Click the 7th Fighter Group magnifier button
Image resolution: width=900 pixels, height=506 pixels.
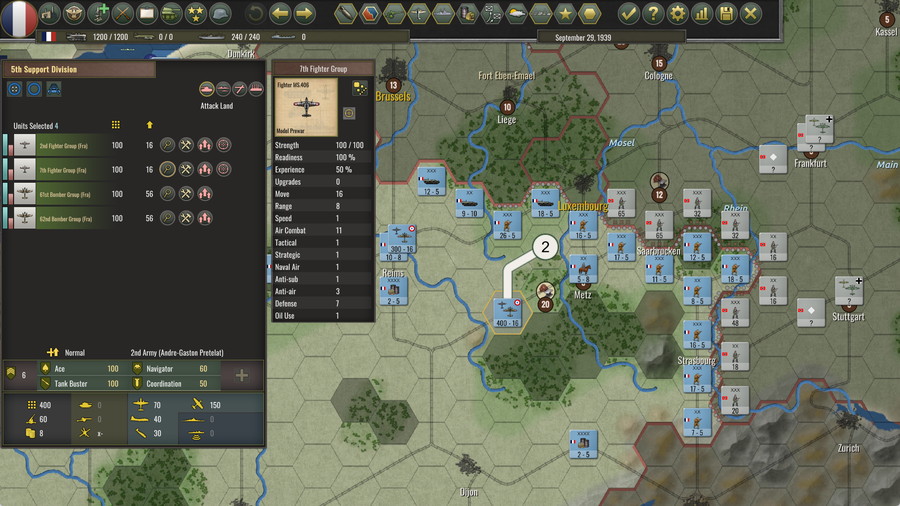point(167,170)
